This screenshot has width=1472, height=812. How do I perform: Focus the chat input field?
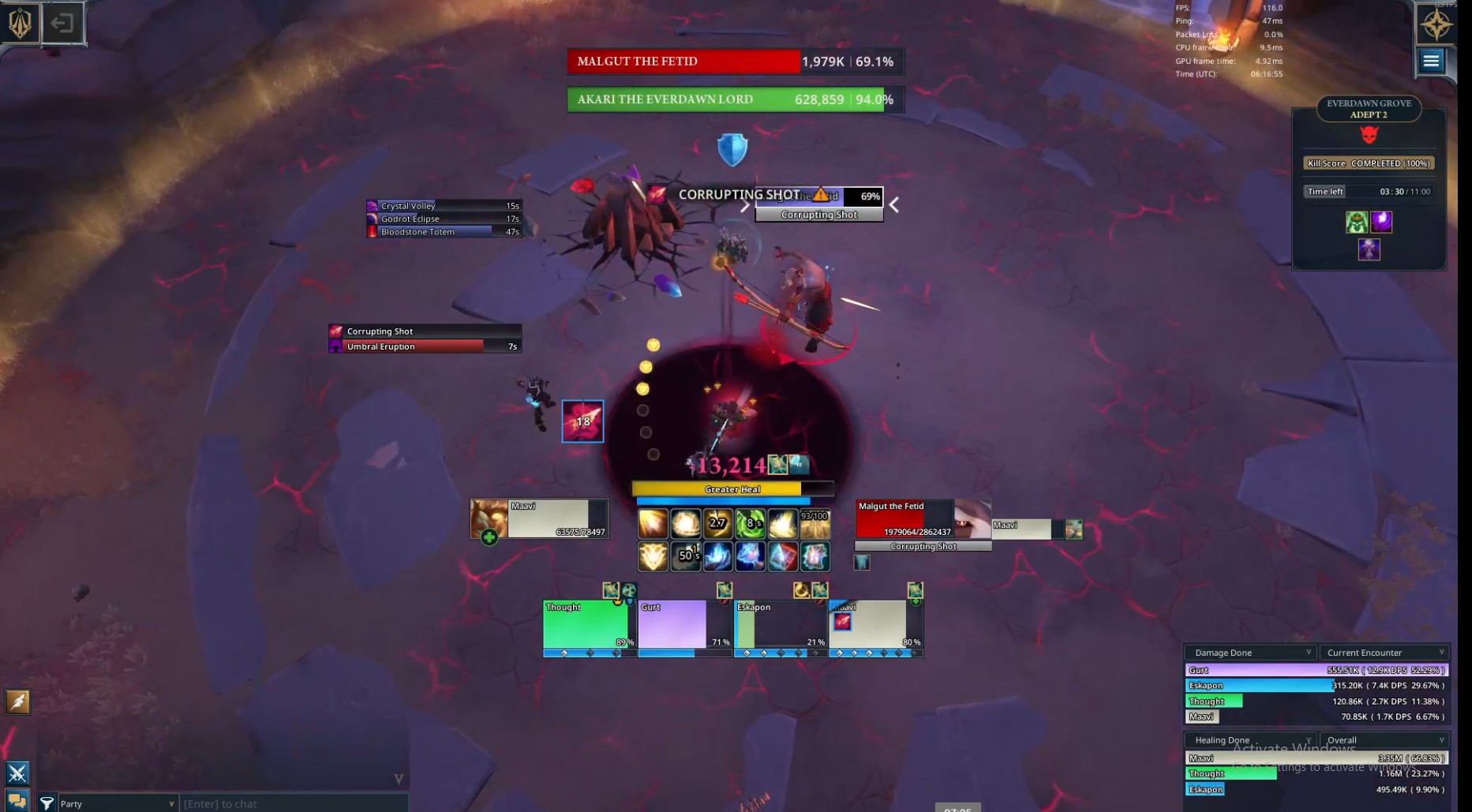(x=292, y=803)
